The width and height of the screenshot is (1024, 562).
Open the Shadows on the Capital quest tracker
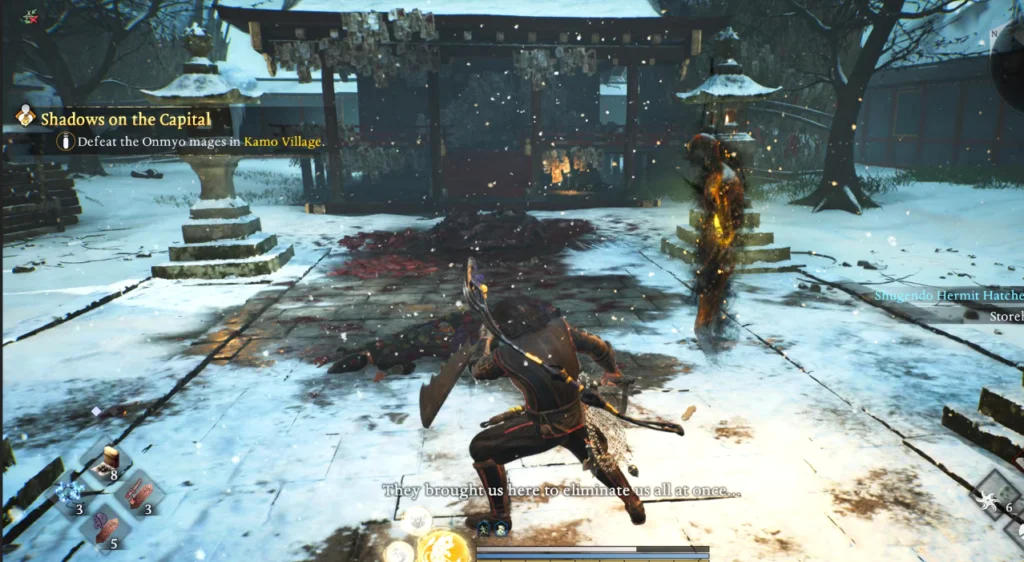pyautogui.click(x=126, y=119)
